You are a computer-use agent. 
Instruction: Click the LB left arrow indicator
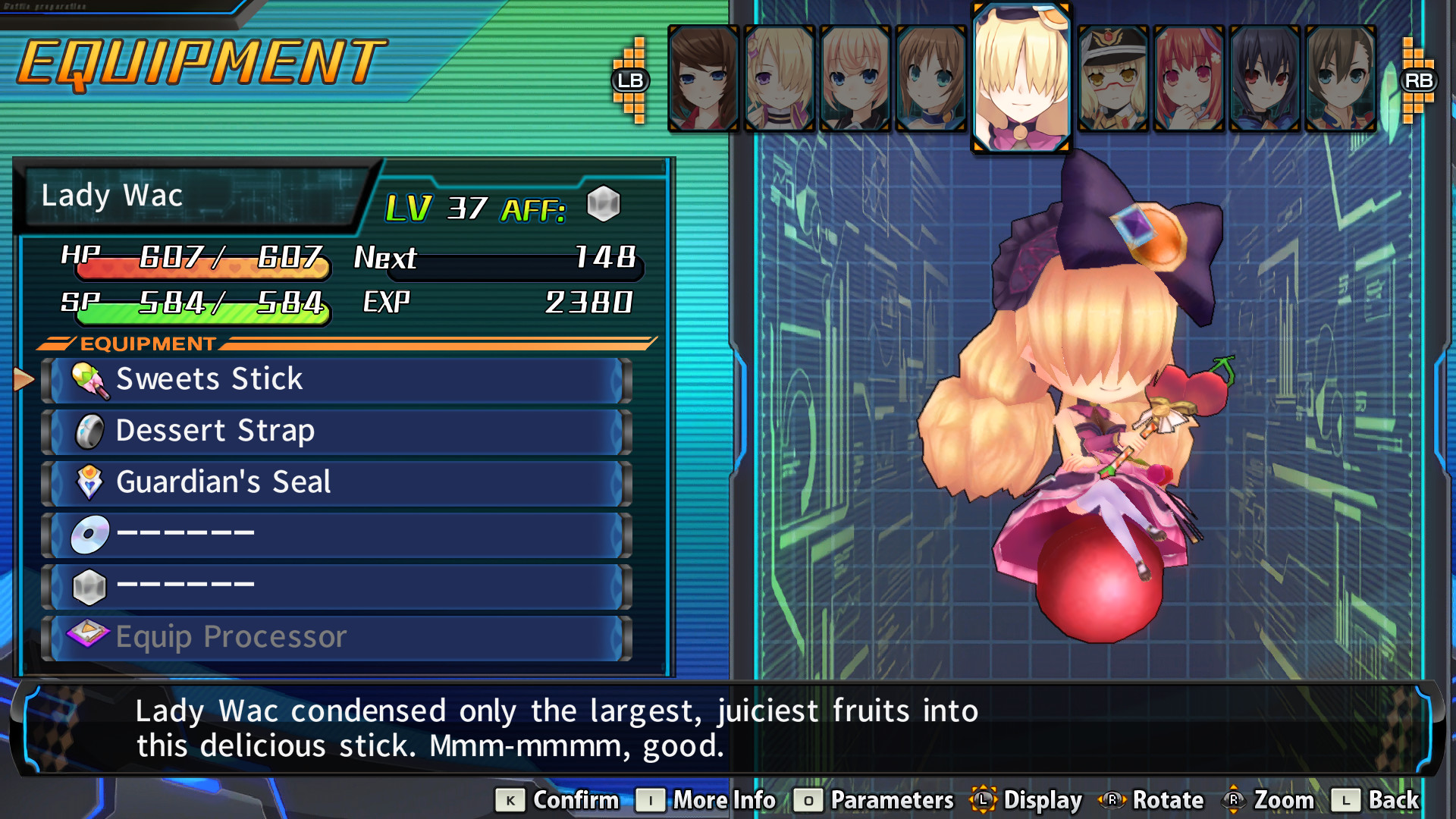[632, 78]
